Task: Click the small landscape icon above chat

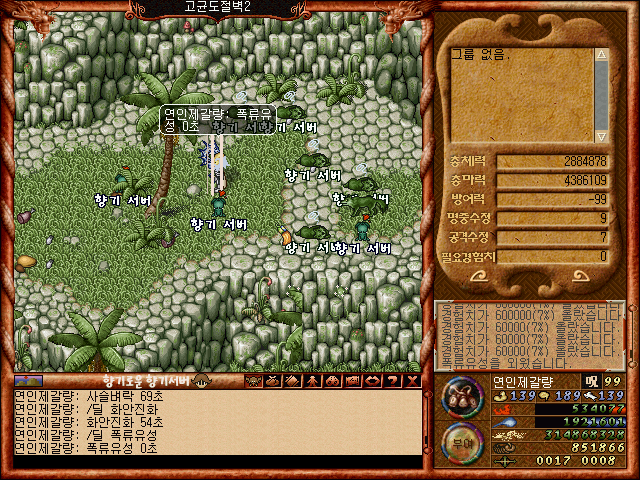Action: pos(28,381)
